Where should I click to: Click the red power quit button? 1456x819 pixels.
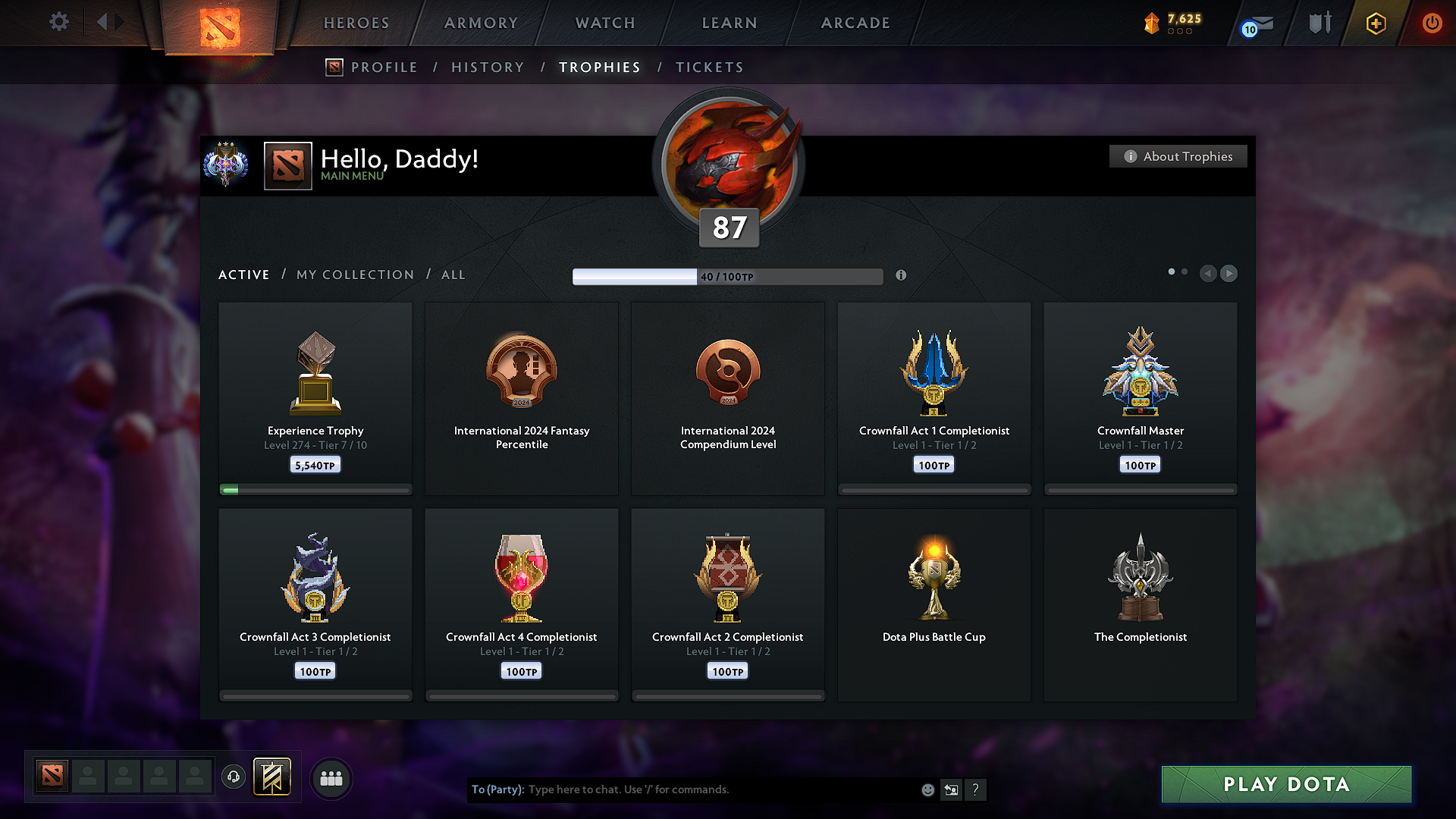pyautogui.click(x=1432, y=23)
